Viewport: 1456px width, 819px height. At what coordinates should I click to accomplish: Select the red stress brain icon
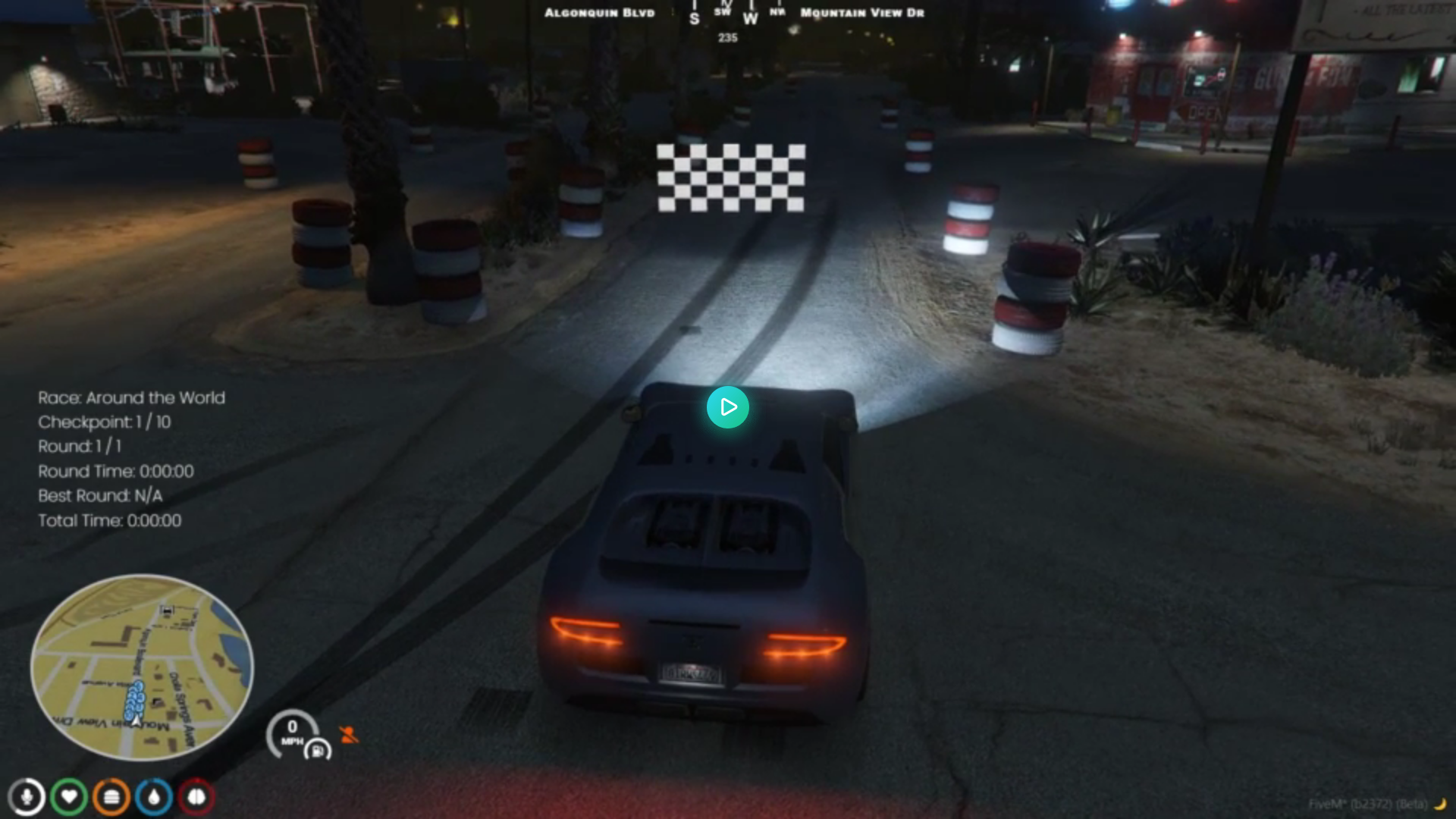click(x=194, y=797)
